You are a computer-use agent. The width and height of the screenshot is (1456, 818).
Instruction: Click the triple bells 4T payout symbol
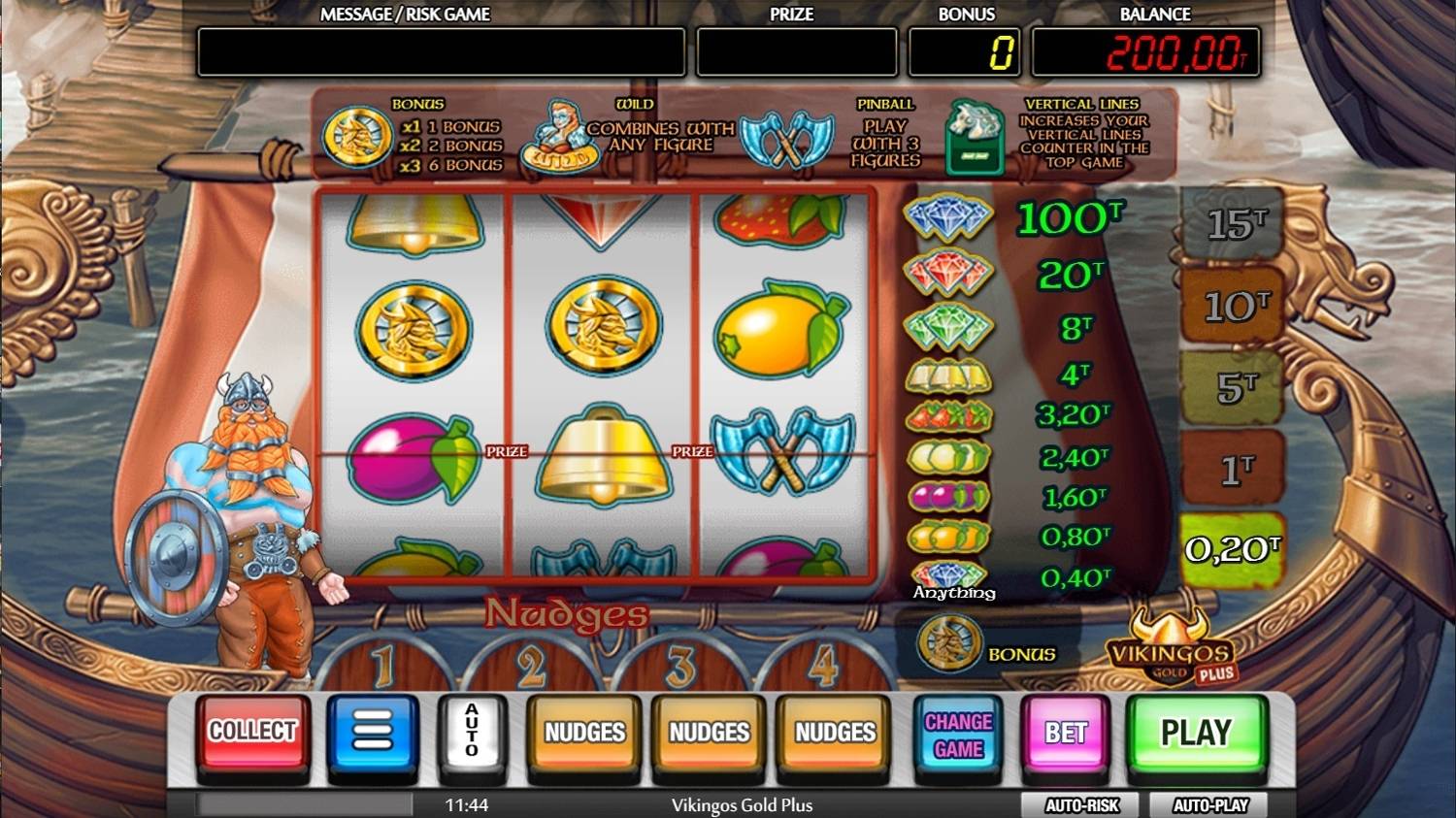tap(950, 374)
